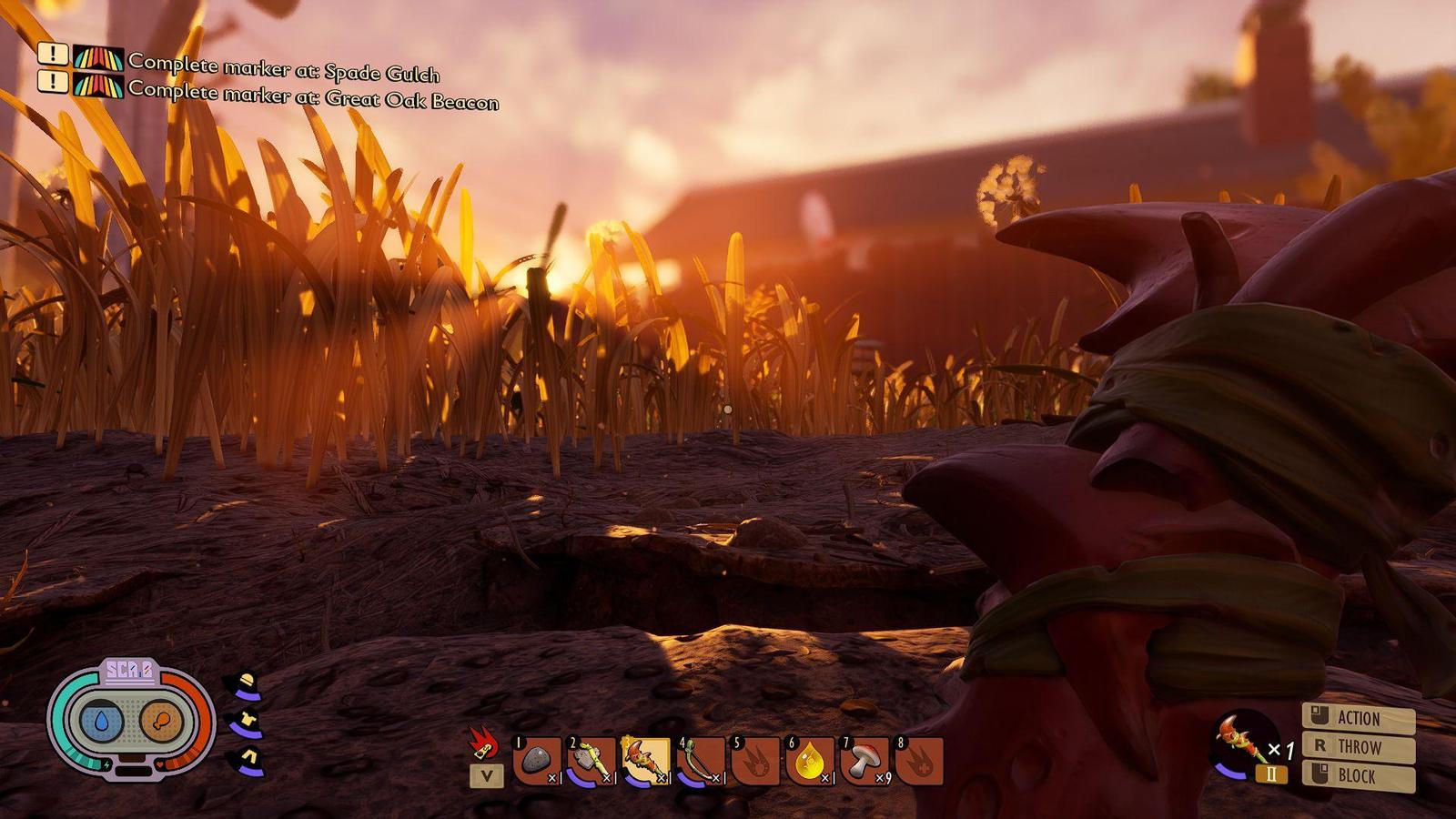
Task: Equip the bow in hotbar slot 4
Action: coord(701,761)
